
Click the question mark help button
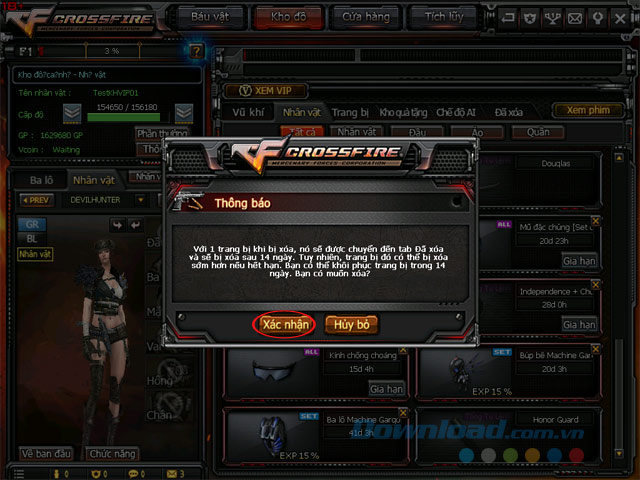pyautogui.click(x=196, y=50)
